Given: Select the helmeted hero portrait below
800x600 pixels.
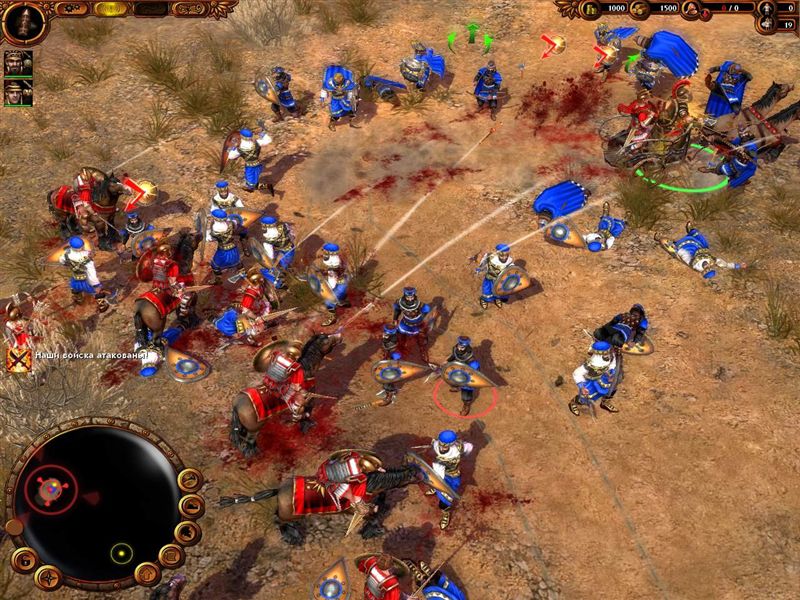Looking at the screenshot, I should click(18, 92).
